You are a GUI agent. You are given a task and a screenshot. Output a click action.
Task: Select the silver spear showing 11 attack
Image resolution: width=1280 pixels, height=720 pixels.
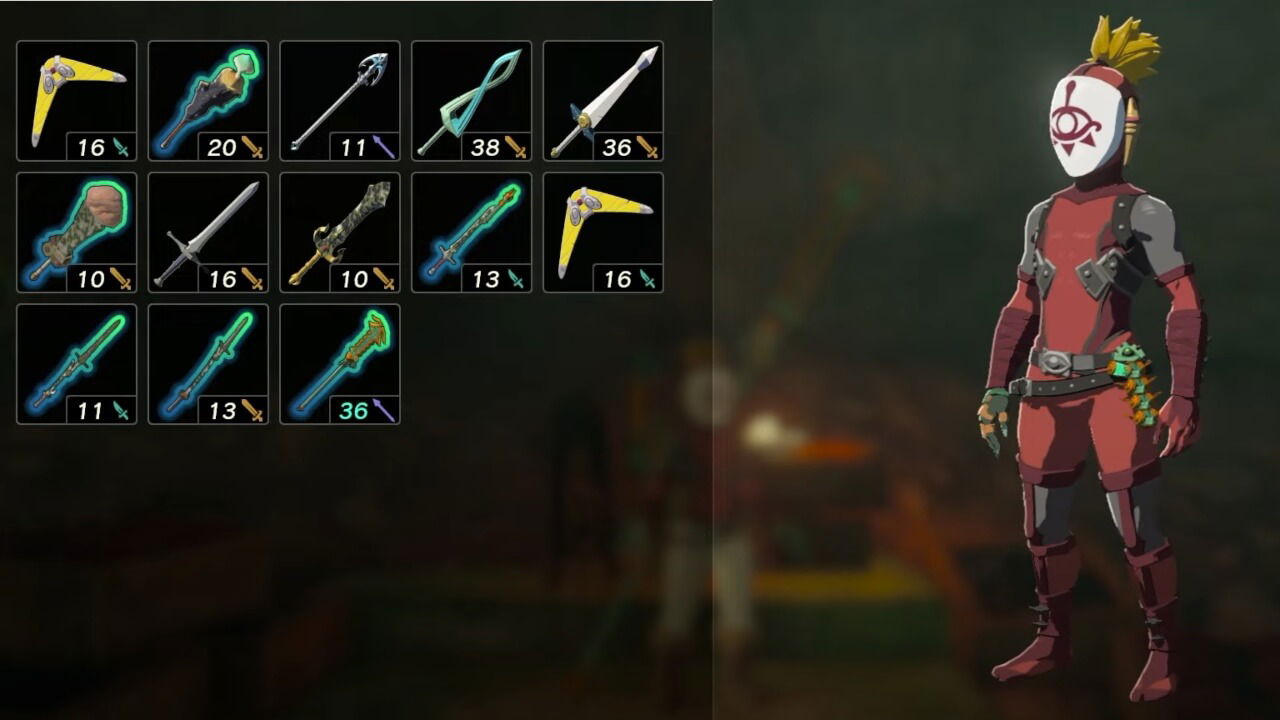pos(341,95)
